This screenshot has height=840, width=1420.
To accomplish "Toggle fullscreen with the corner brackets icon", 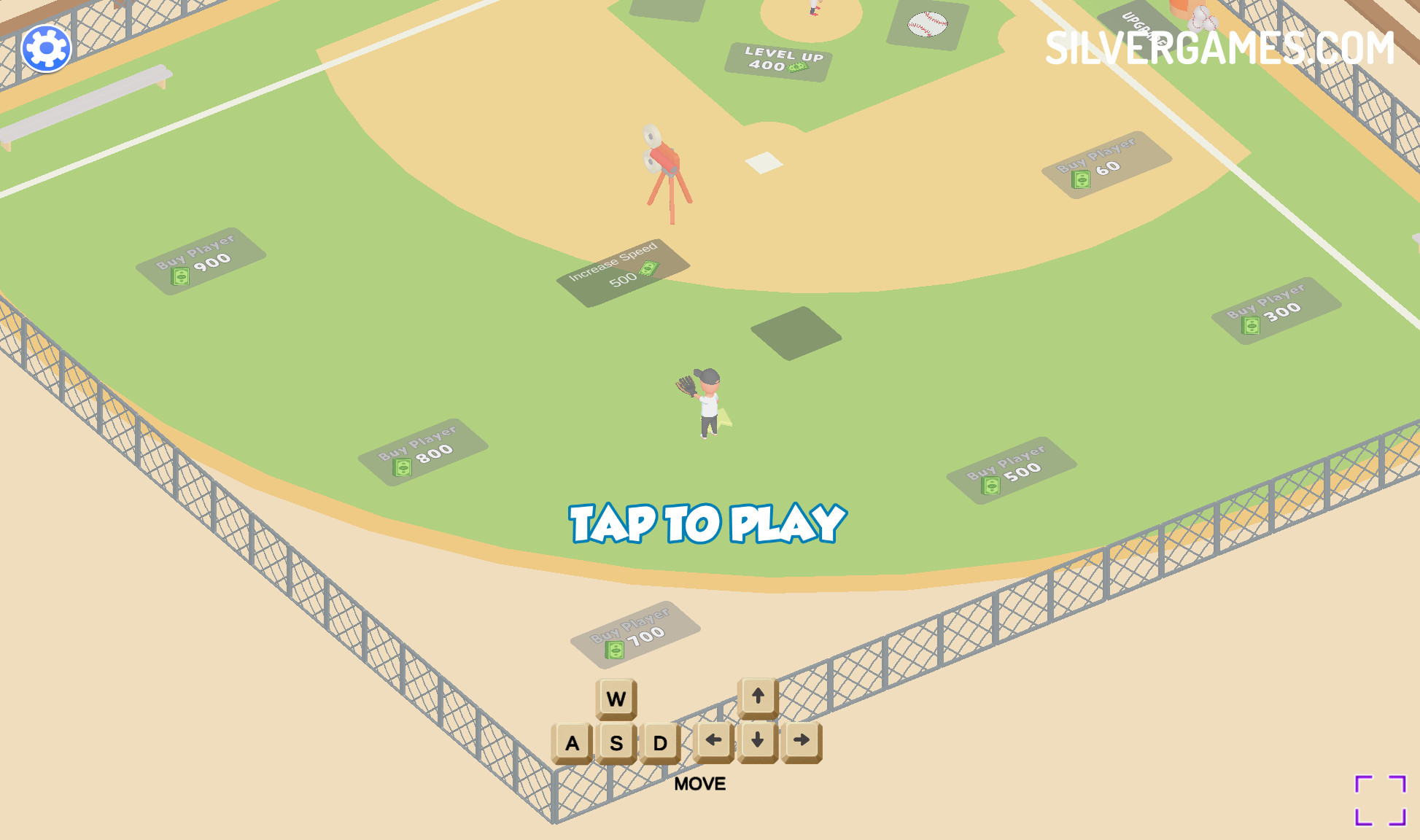I will pyautogui.click(x=1380, y=801).
